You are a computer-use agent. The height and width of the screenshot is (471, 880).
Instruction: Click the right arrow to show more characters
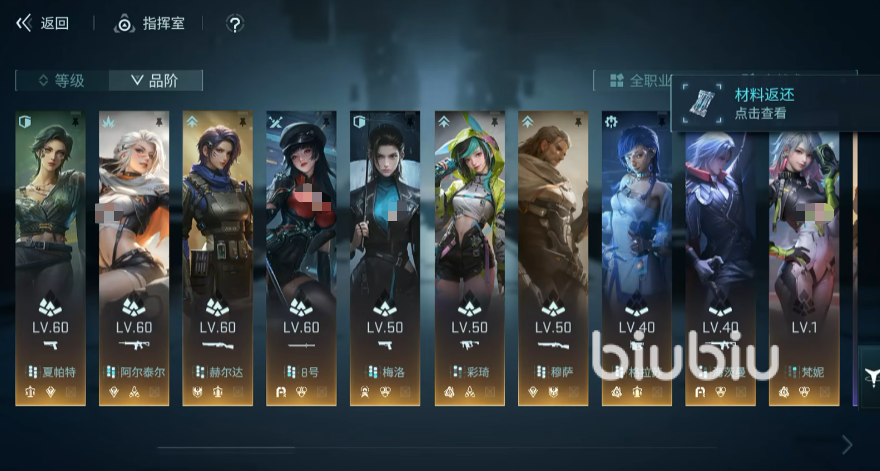pos(847,444)
